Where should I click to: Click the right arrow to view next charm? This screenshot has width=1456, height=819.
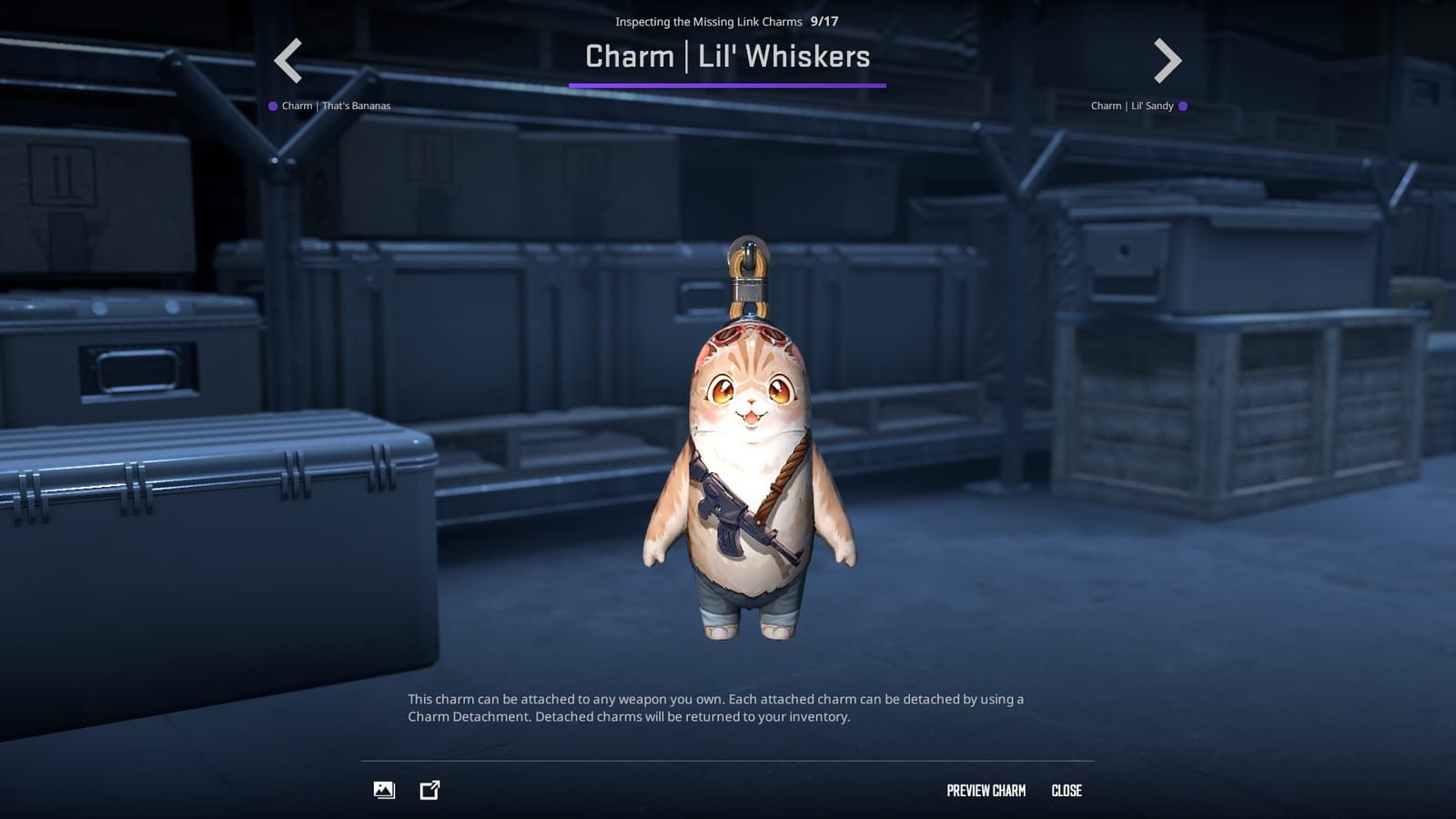[x=1168, y=60]
